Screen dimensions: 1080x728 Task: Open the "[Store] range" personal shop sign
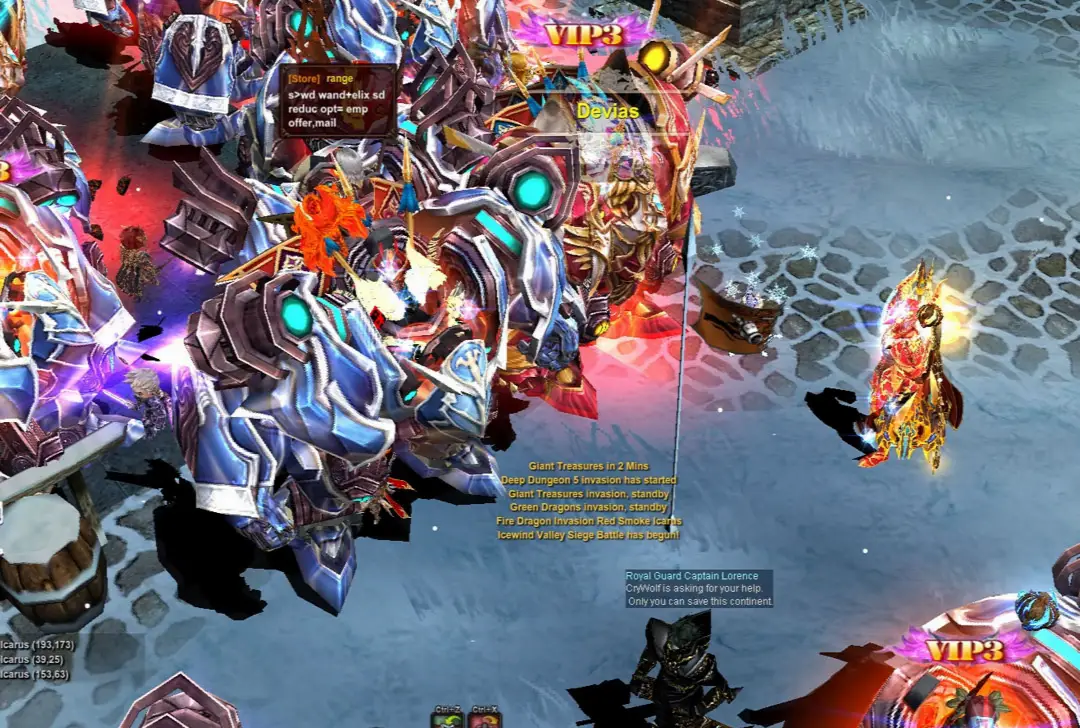tap(337, 100)
